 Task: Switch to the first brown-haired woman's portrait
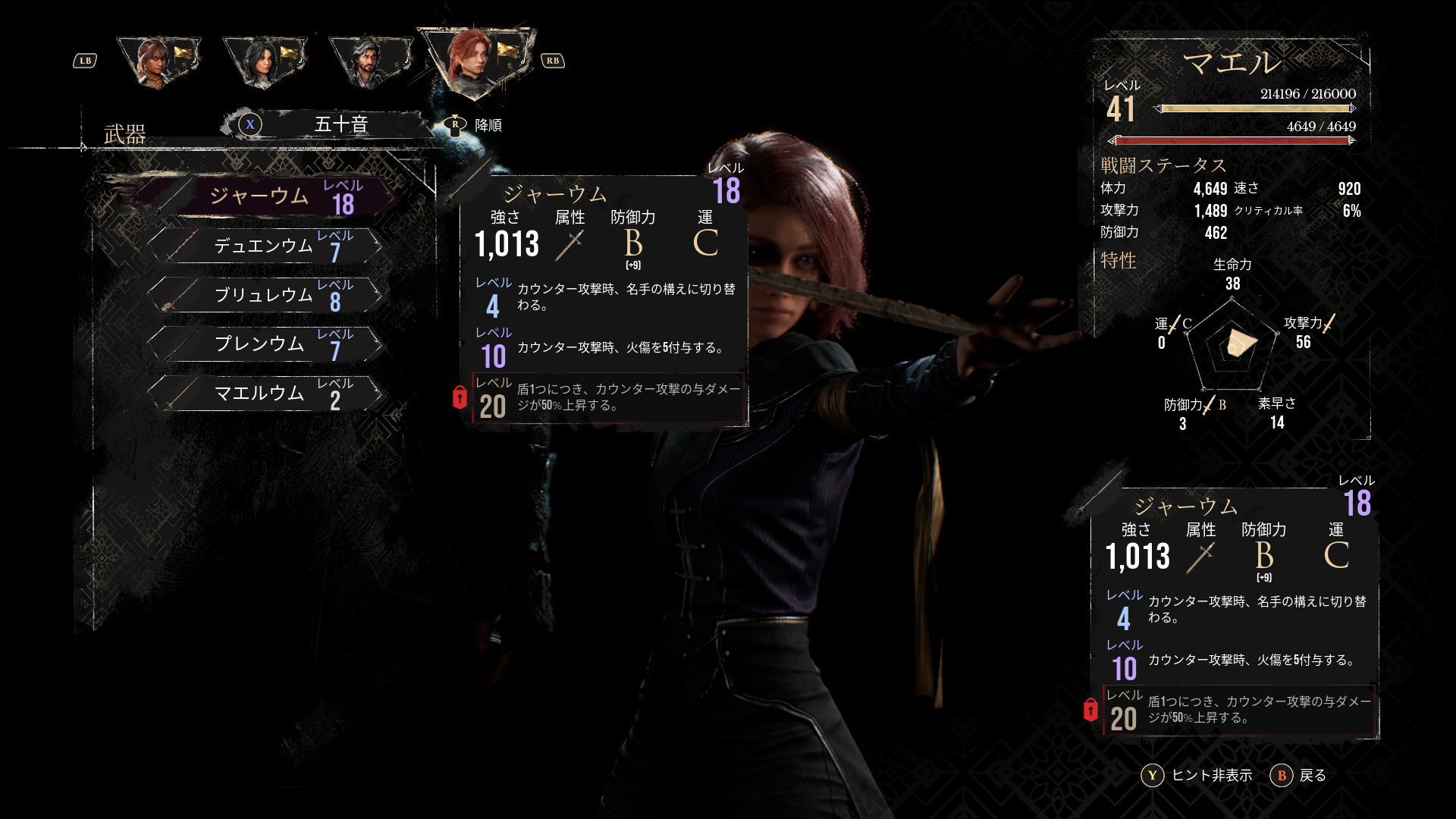coord(157,61)
